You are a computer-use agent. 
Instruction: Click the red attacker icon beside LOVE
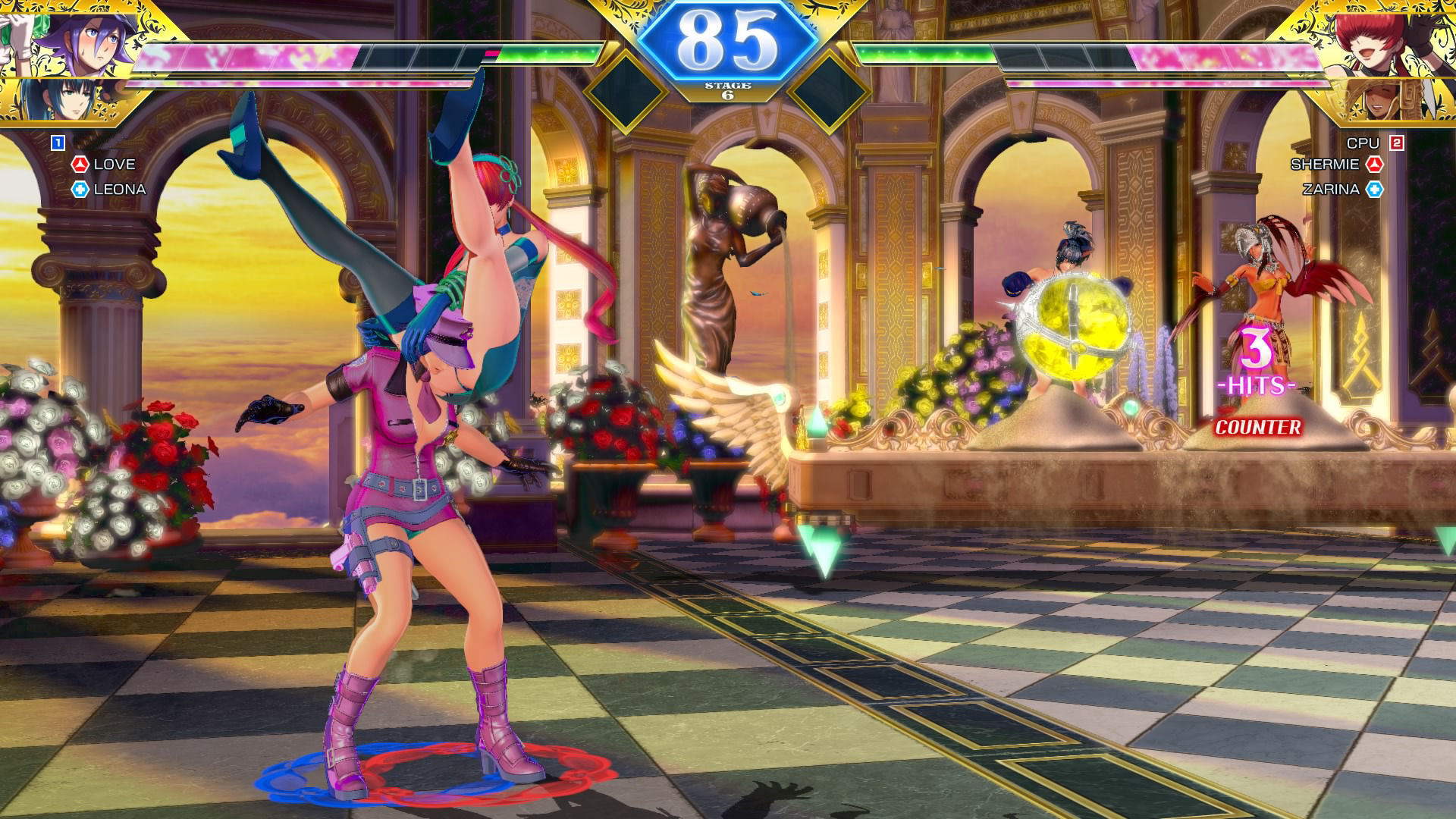(80, 165)
